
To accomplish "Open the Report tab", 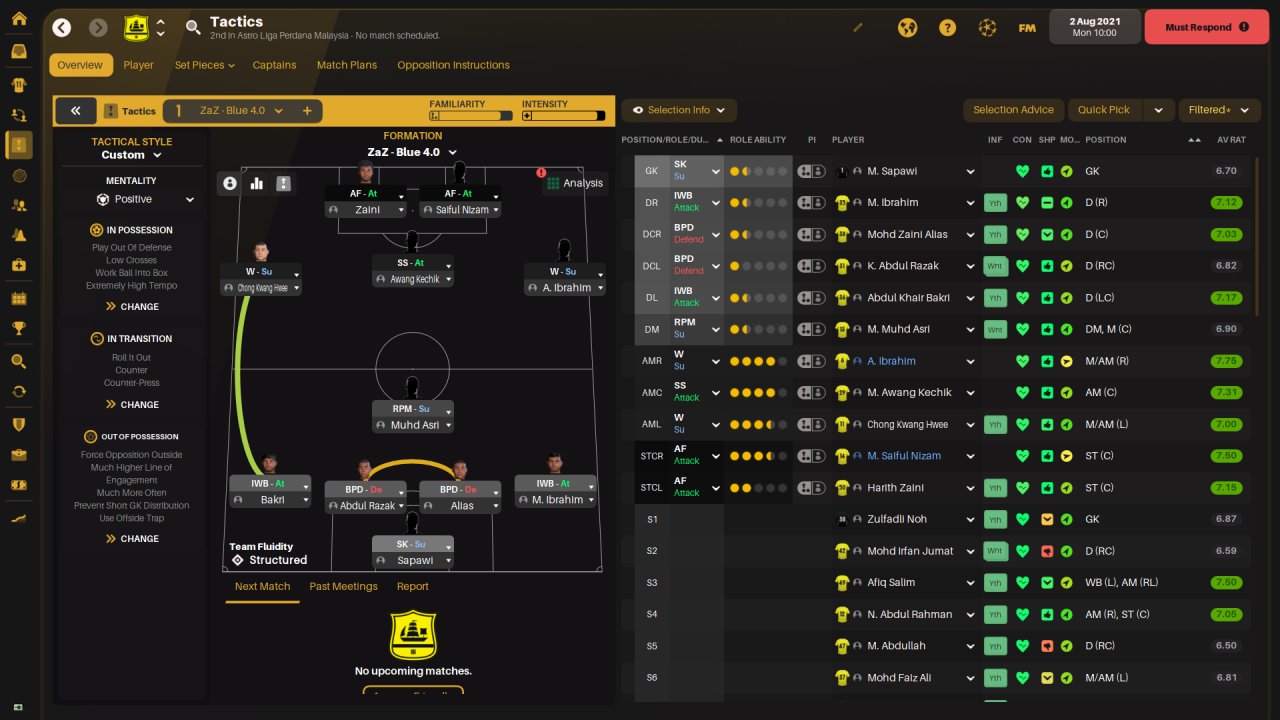I will 412,587.
